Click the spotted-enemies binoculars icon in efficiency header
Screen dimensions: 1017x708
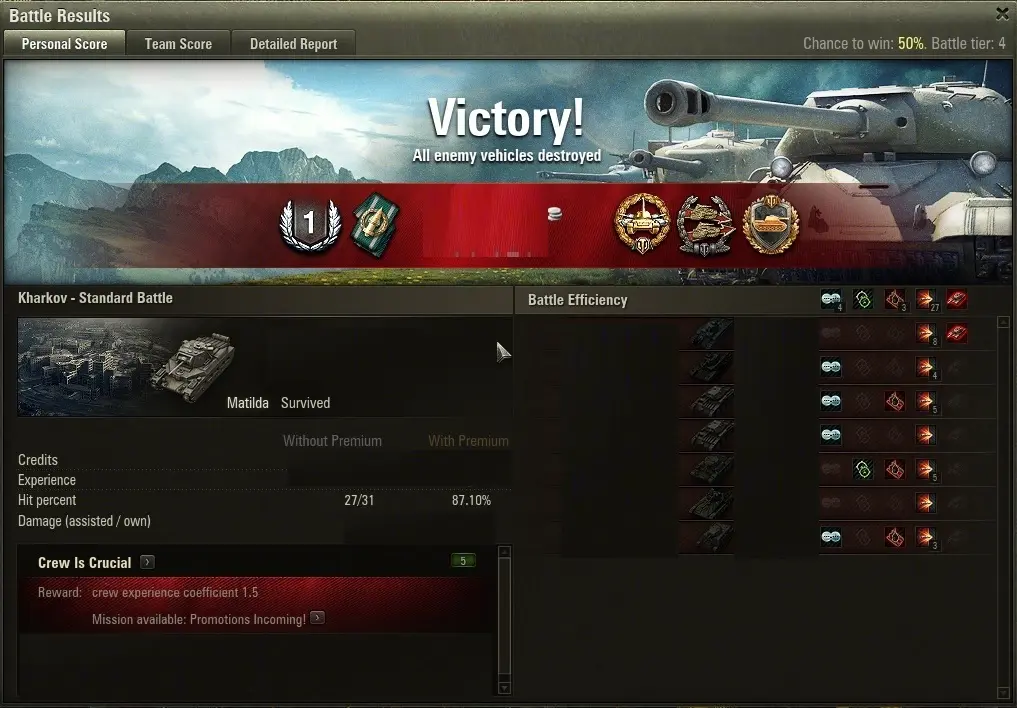pos(830,298)
